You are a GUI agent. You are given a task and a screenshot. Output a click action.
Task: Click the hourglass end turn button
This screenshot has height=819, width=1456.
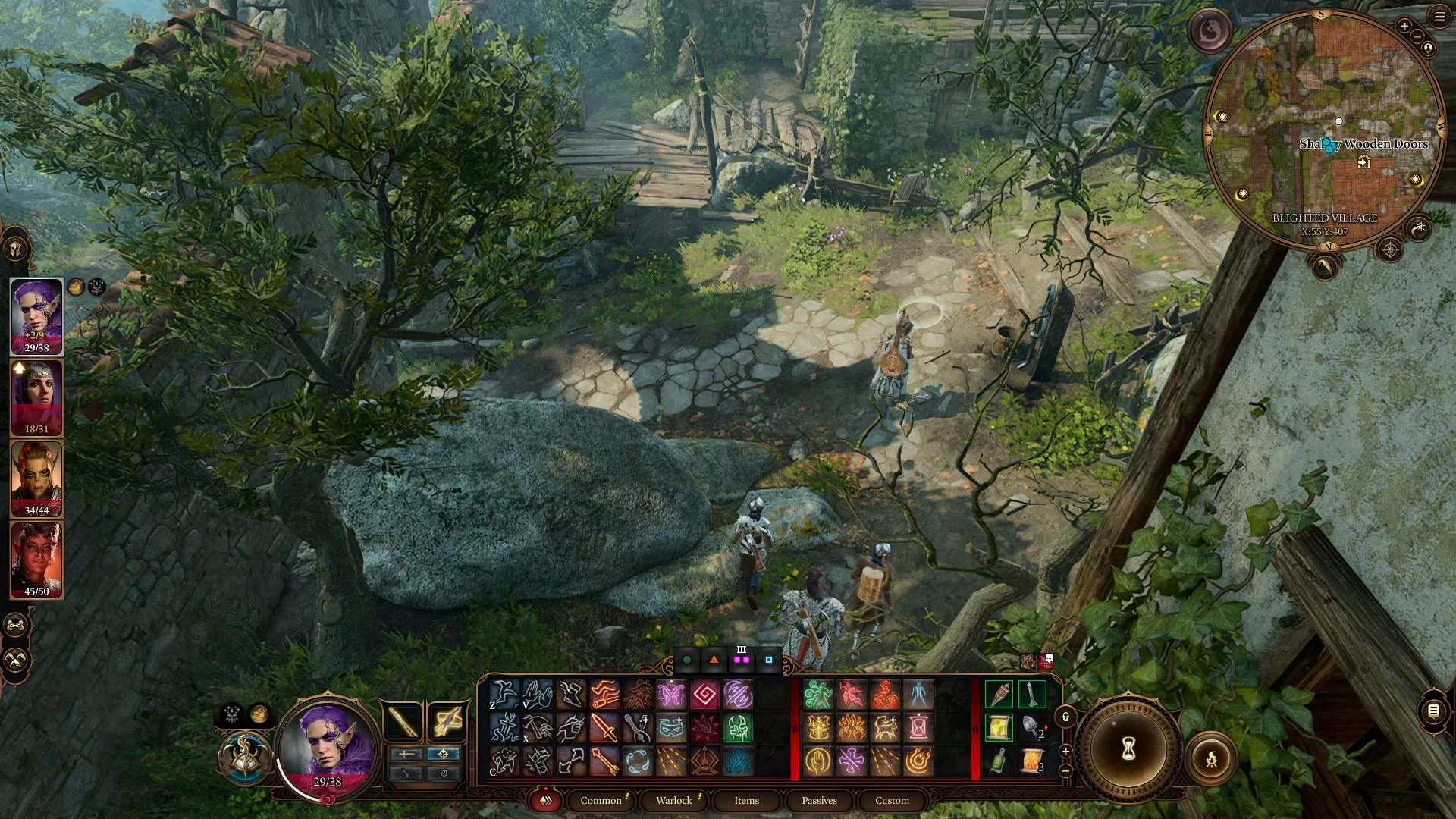tap(1128, 749)
